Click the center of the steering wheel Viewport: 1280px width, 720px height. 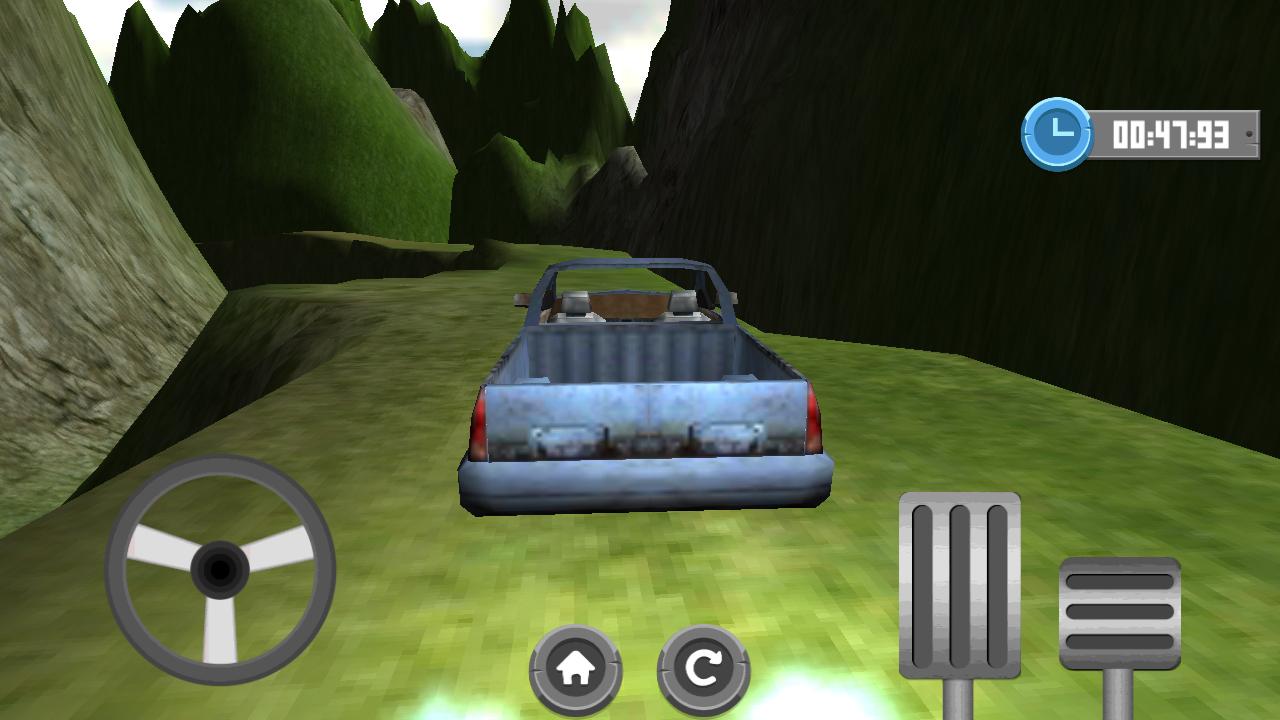tap(218, 567)
